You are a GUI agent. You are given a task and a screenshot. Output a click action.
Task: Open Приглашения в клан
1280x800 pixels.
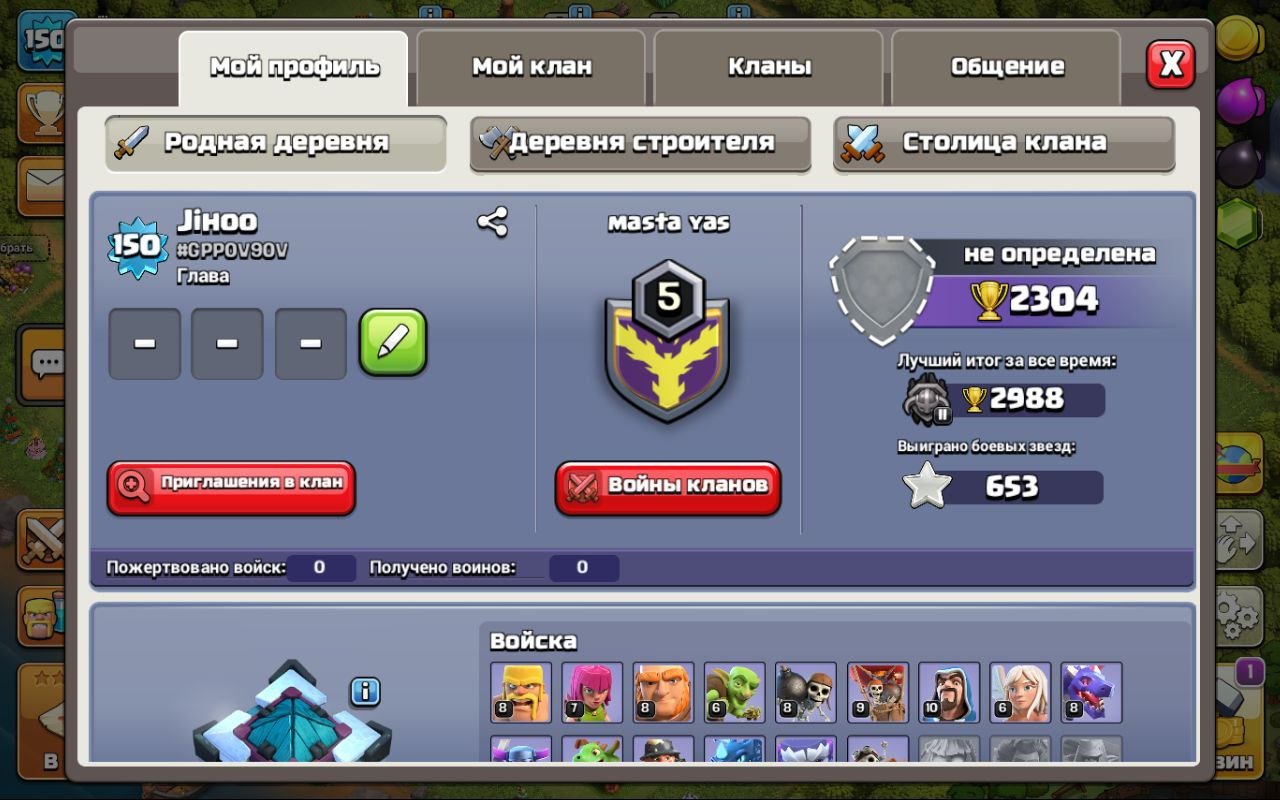coord(231,488)
